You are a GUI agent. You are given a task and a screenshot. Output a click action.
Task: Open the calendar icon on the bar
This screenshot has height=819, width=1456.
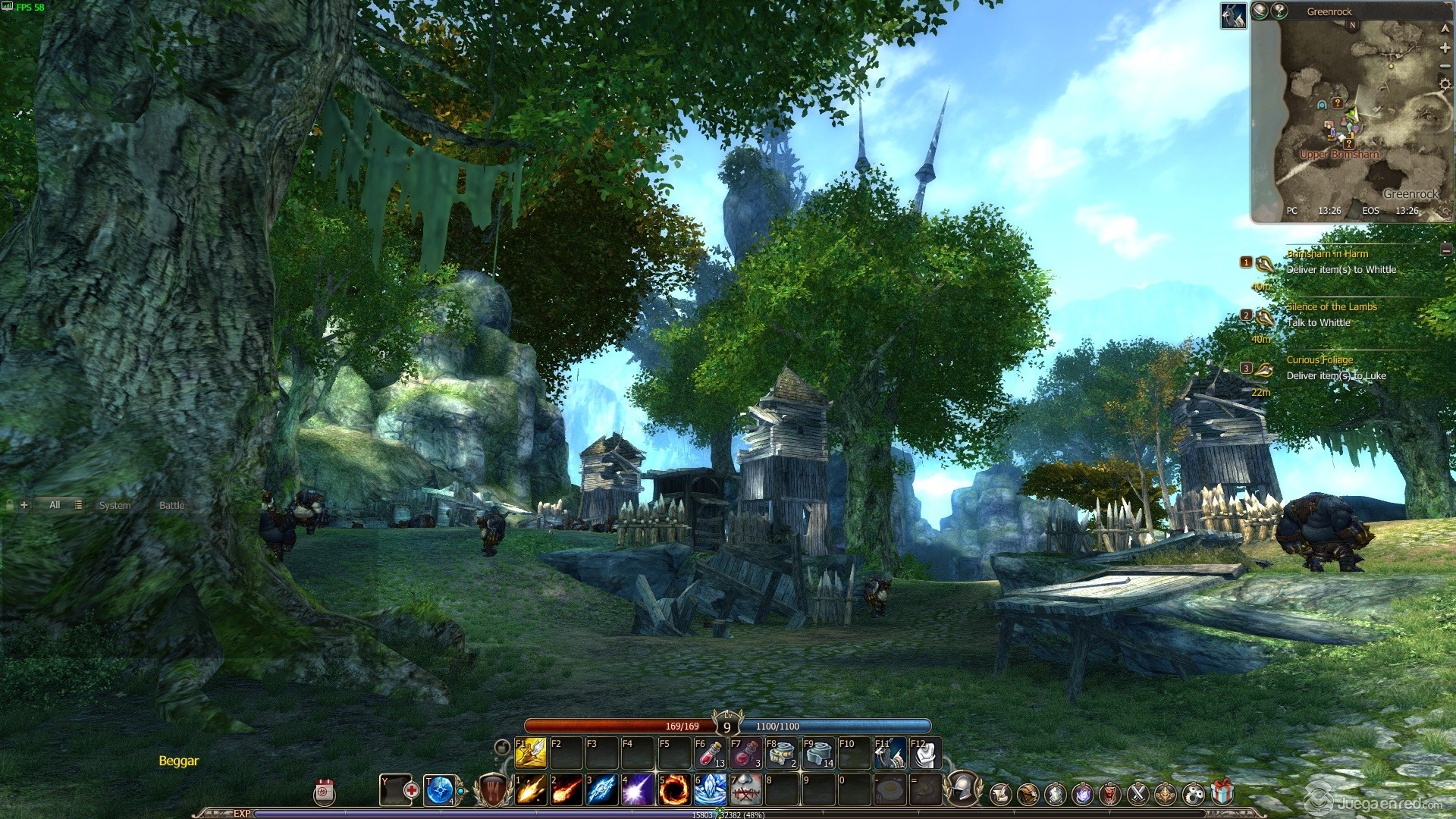coord(325,792)
